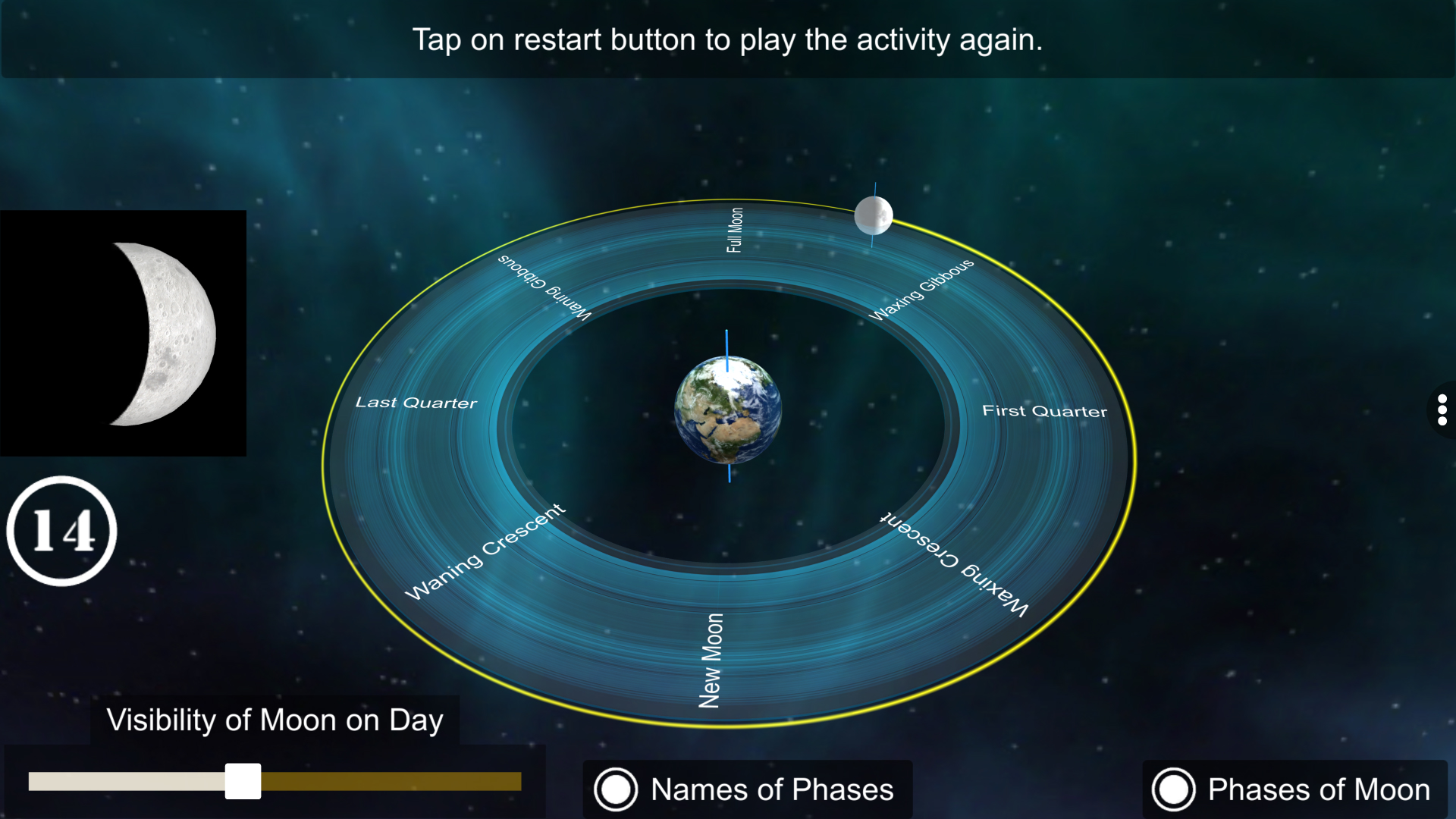Click the First Quarter label
Viewport: 1456px width, 819px height.
[1046, 410]
